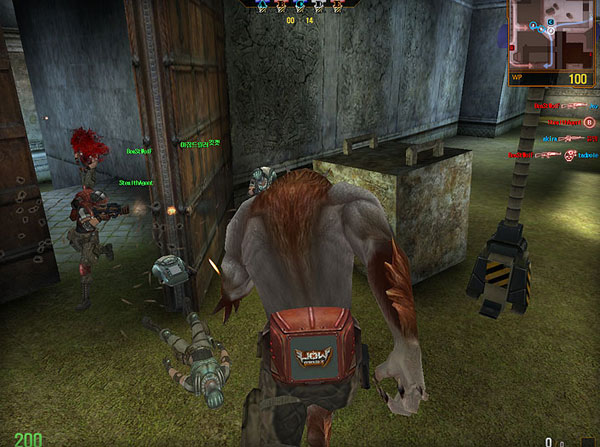The image size is (600, 447).
Task: Select capture point E indicator
Action: tap(338, 5)
